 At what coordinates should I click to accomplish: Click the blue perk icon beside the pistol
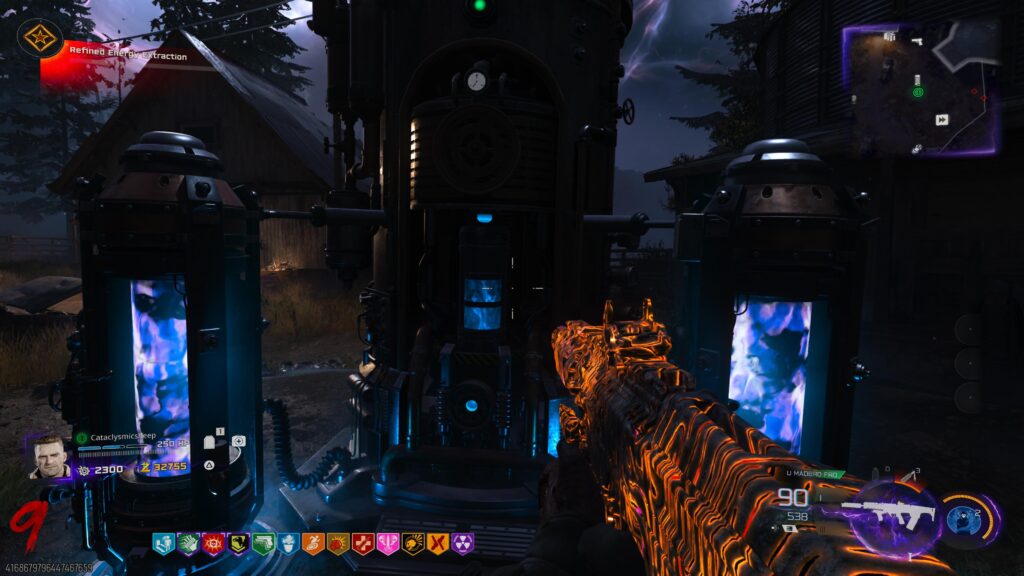coord(288,544)
